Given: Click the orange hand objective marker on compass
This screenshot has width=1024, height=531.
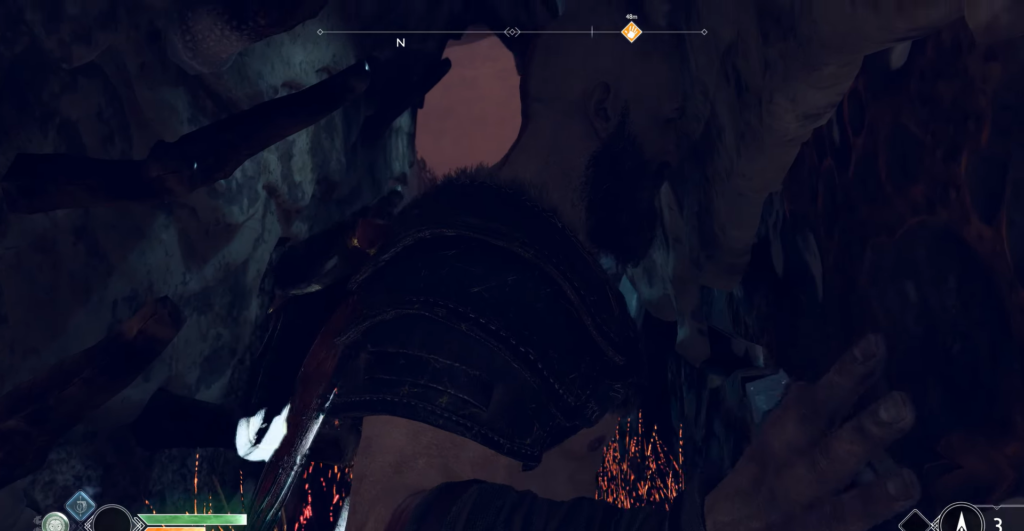Looking at the screenshot, I should pyautogui.click(x=631, y=32).
